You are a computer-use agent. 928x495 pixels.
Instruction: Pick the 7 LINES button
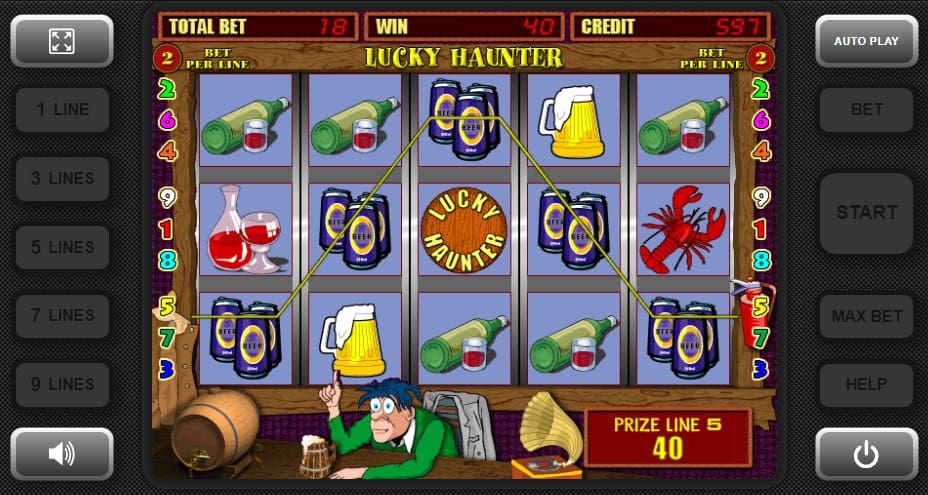[x=62, y=315]
